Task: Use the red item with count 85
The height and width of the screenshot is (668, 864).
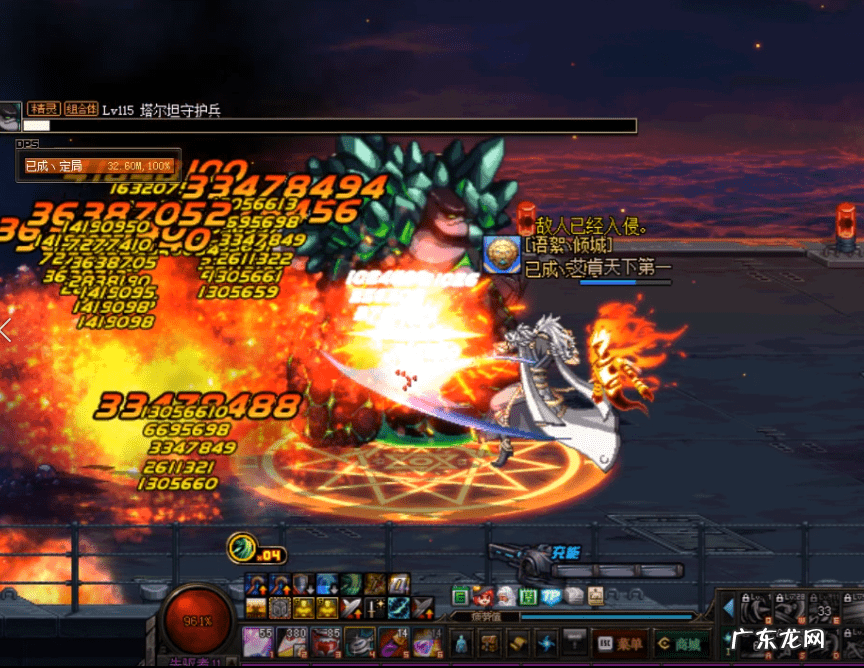Action: [326, 642]
